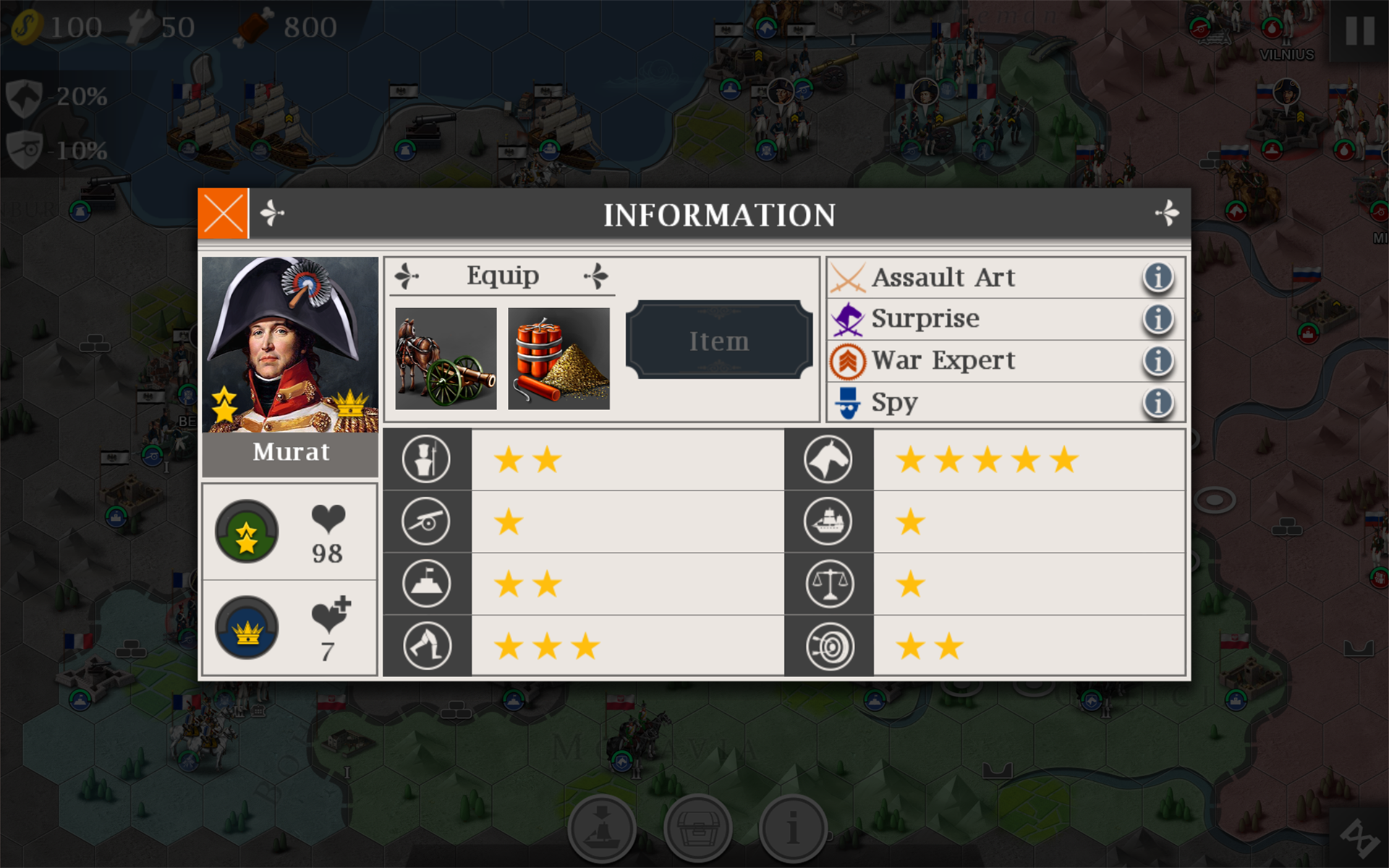This screenshot has width=1389, height=868.
Task: Open info for the Assault Art skill
Action: coord(1157,277)
